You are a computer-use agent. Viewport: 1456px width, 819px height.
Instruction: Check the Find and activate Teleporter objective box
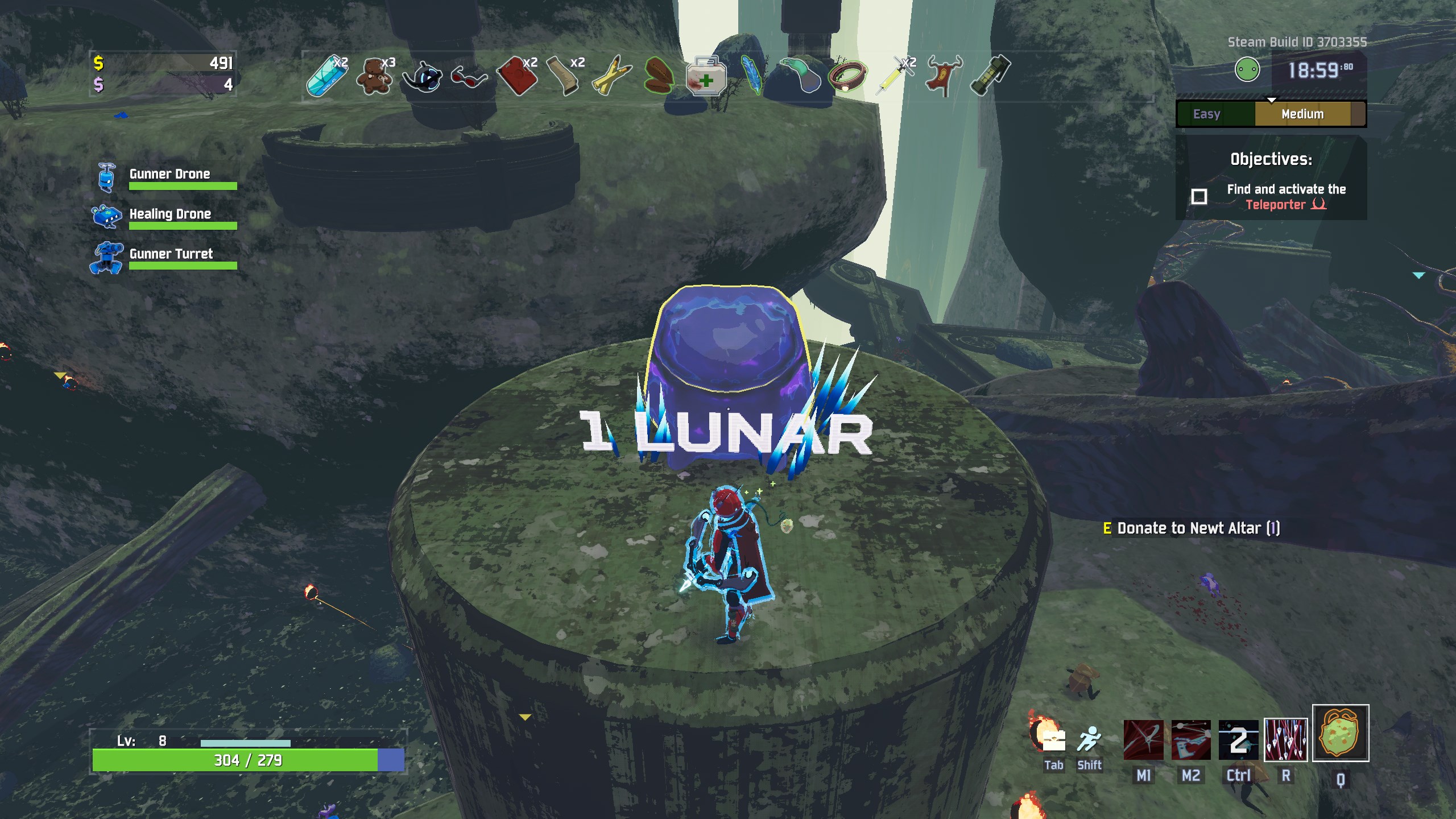(x=1200, y=197)
